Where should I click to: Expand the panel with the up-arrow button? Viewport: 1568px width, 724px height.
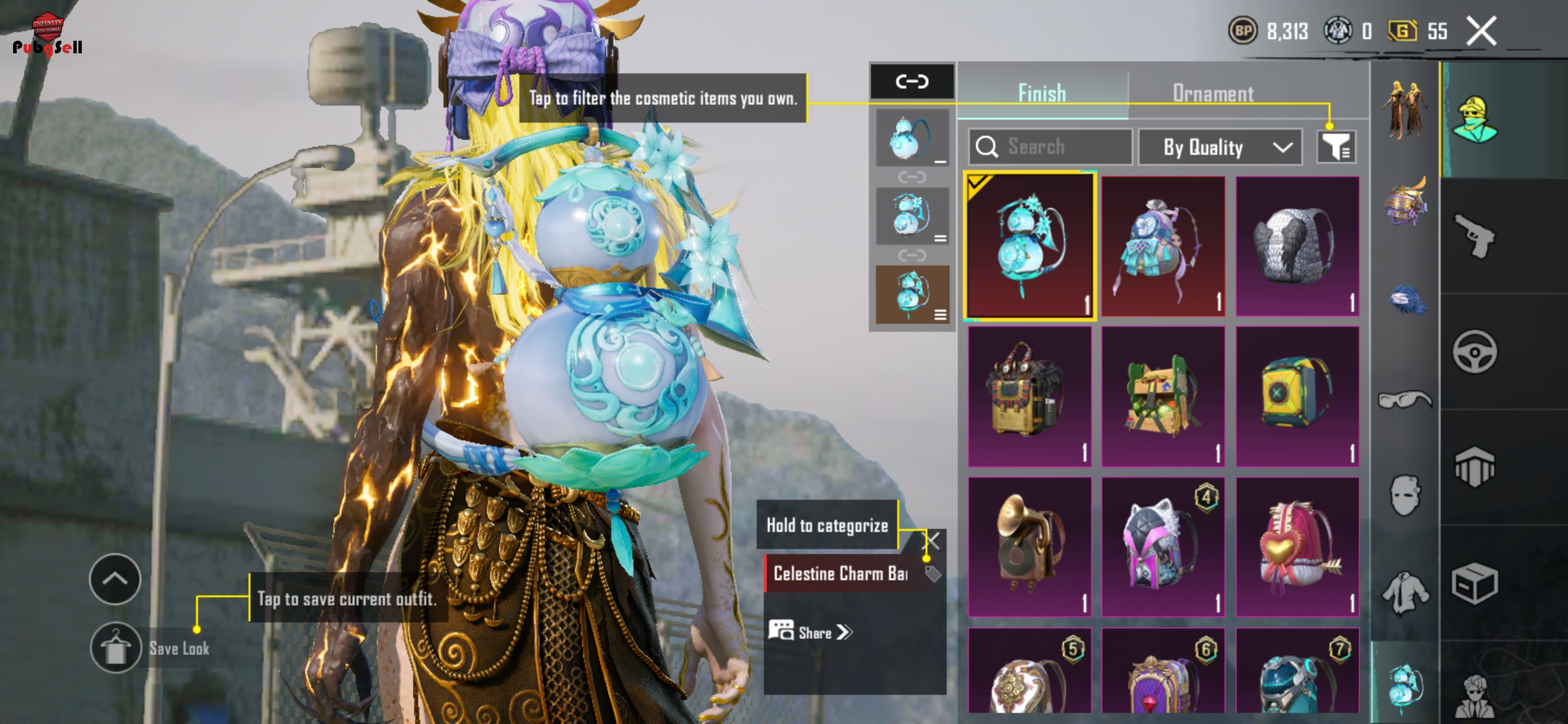[x=115, y=579]
